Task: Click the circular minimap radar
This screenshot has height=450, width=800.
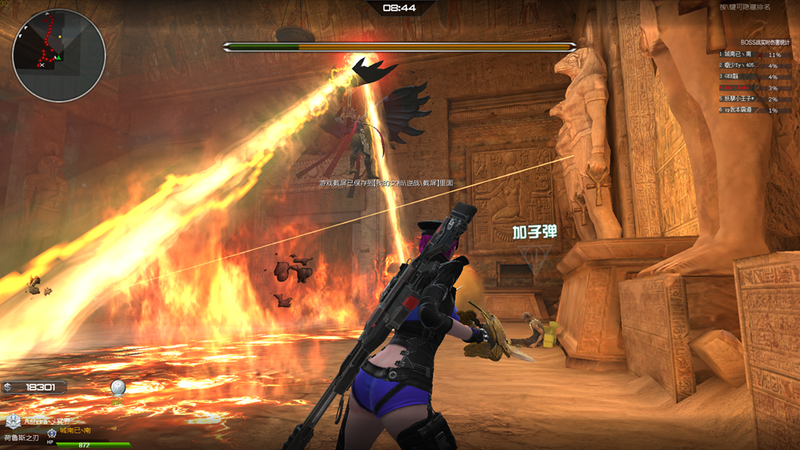Action: point(58,55)
